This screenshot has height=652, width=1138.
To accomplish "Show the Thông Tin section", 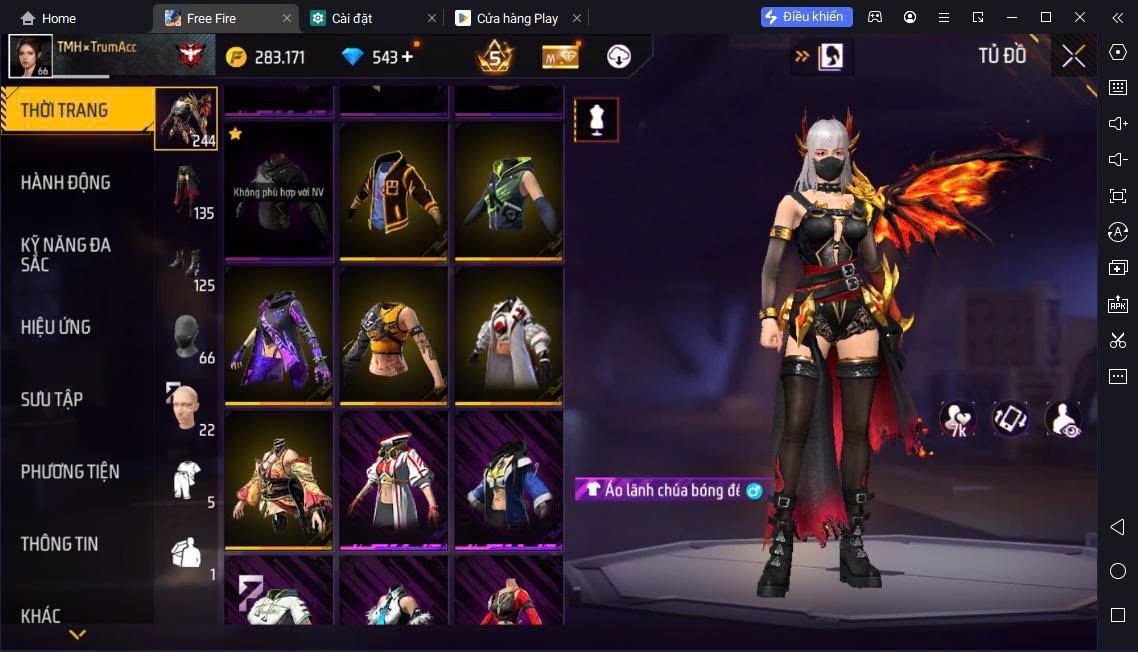I will coord(60,544).
